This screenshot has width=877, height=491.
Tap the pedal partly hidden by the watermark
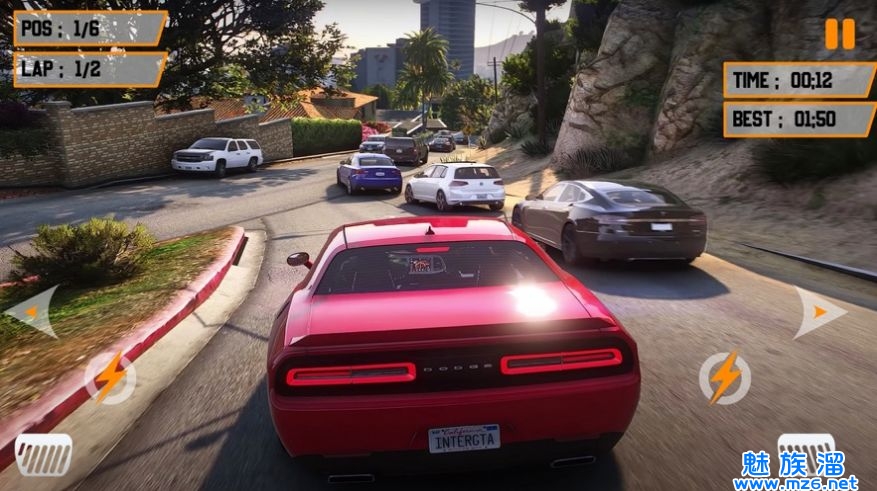tap(806, 447)
